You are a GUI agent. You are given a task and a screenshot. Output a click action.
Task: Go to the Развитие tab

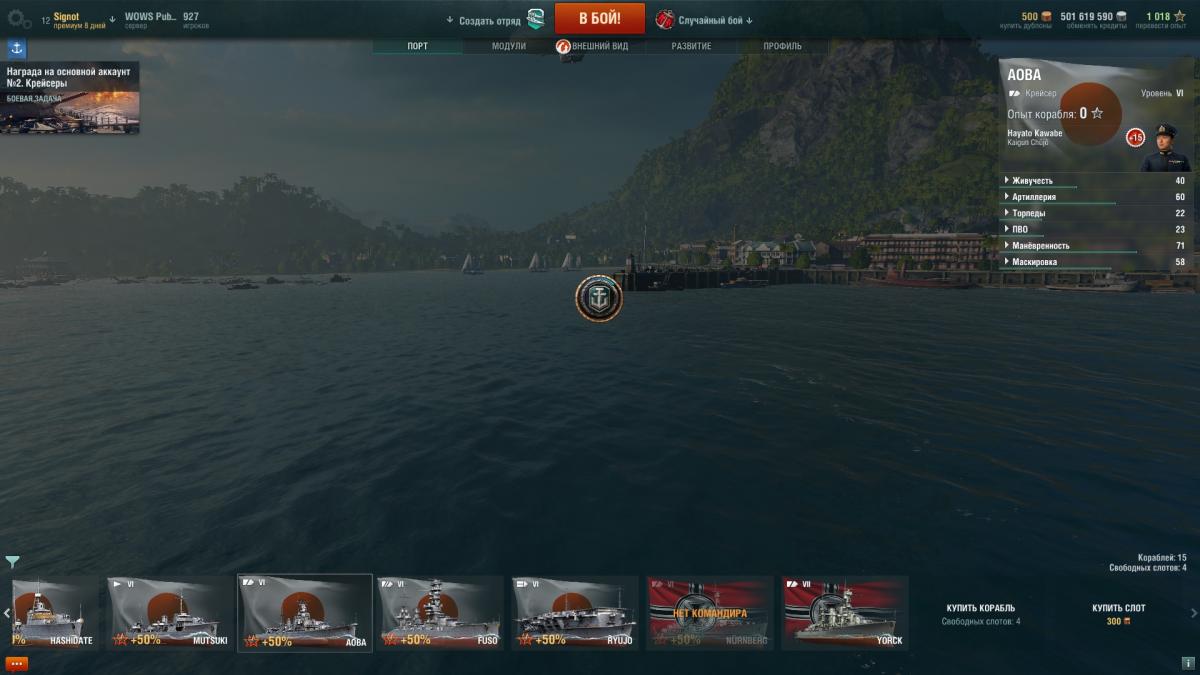[691, 46]
